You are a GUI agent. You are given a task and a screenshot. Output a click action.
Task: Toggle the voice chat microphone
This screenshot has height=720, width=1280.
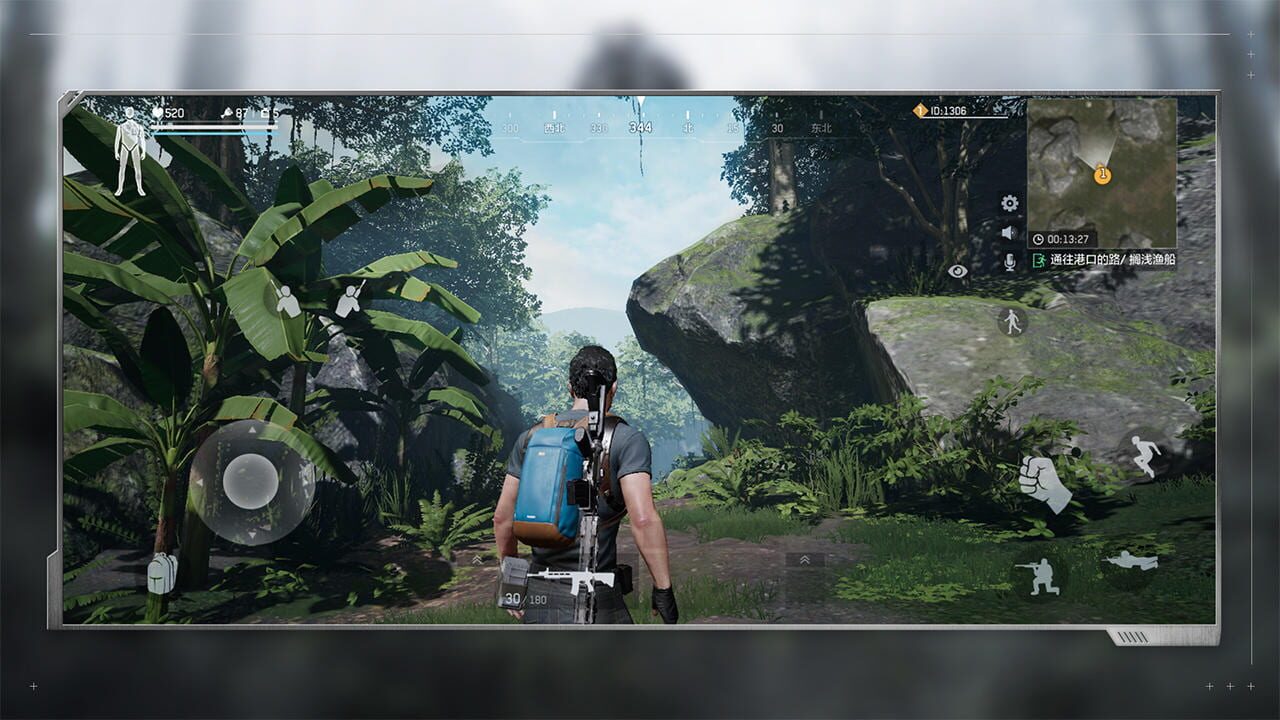(x=1008, y=262)
